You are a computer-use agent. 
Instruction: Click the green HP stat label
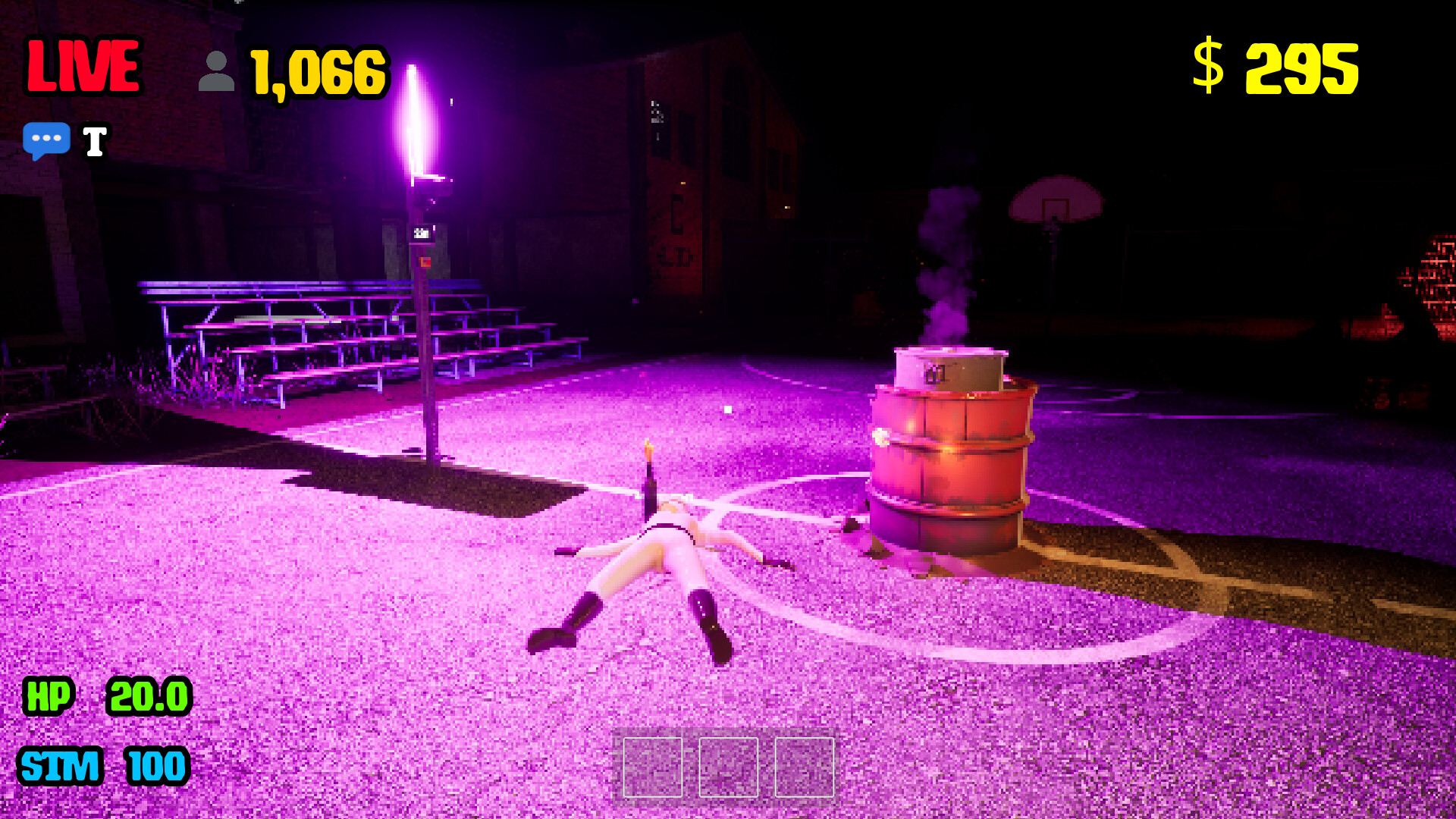click(x=47, y=698)
